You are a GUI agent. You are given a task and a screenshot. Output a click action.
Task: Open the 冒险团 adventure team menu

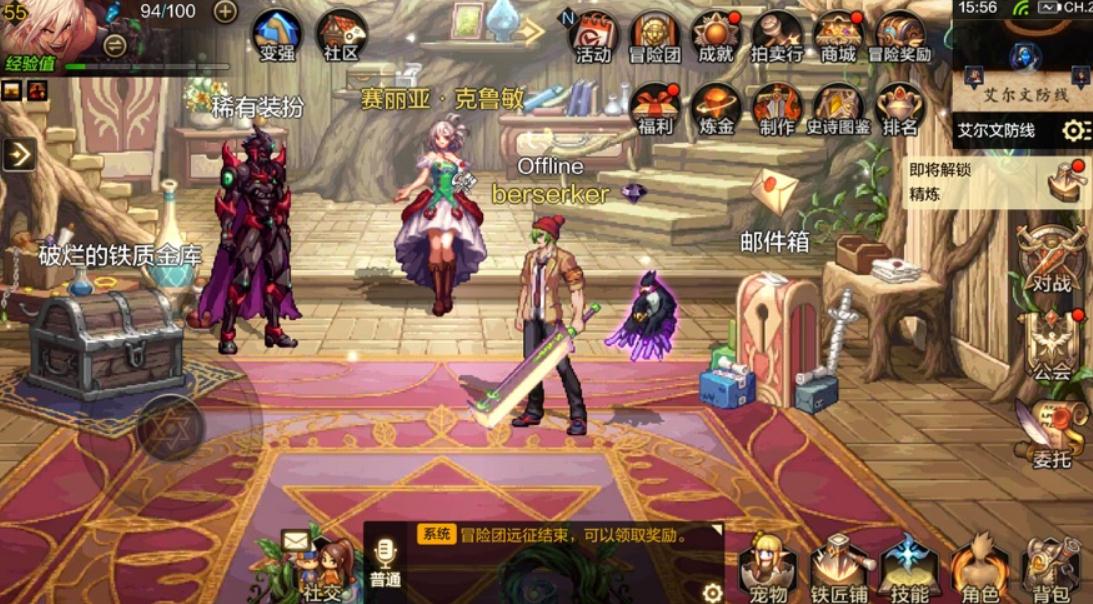click(655, 37)
